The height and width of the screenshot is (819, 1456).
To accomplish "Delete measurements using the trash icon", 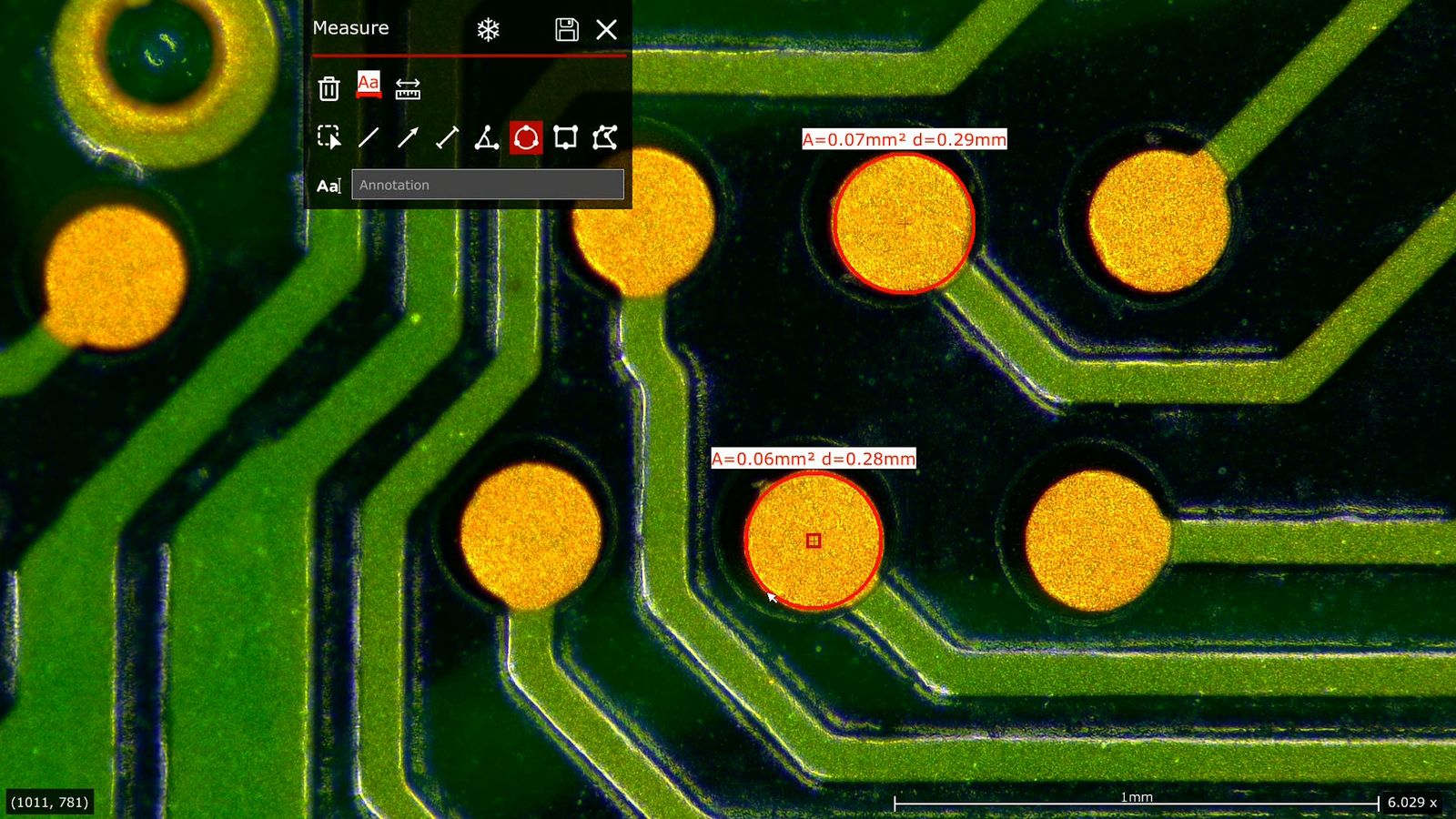I will 329,88.
